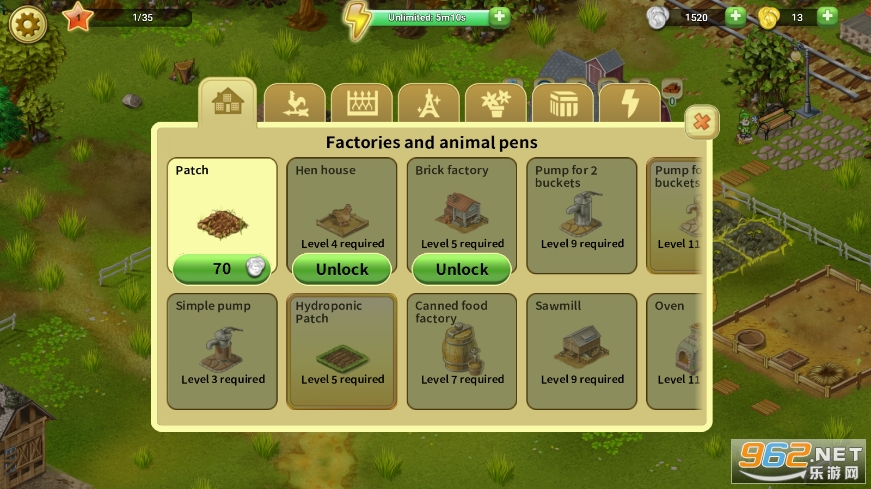Close the Factories and animal pens shop
Viewport: 871px width, 489px height.
(x=702, y=123)
